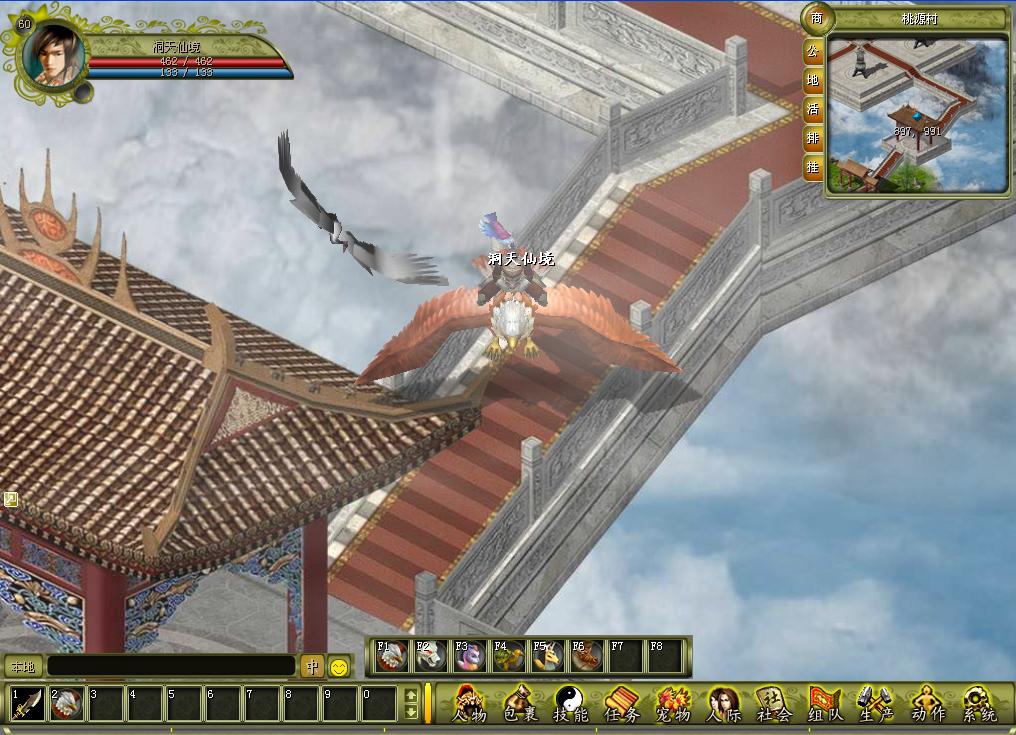
Task: Open the 组队 team menu
Action: click(x=825, y=703)
